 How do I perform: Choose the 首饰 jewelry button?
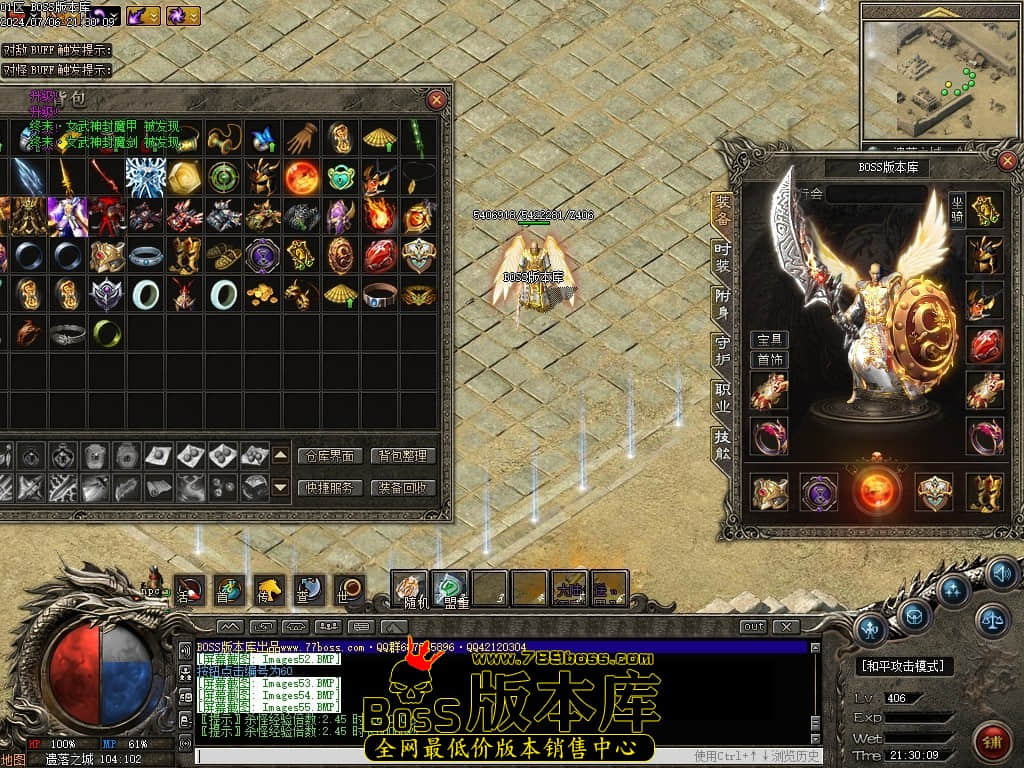click(769, 360)
